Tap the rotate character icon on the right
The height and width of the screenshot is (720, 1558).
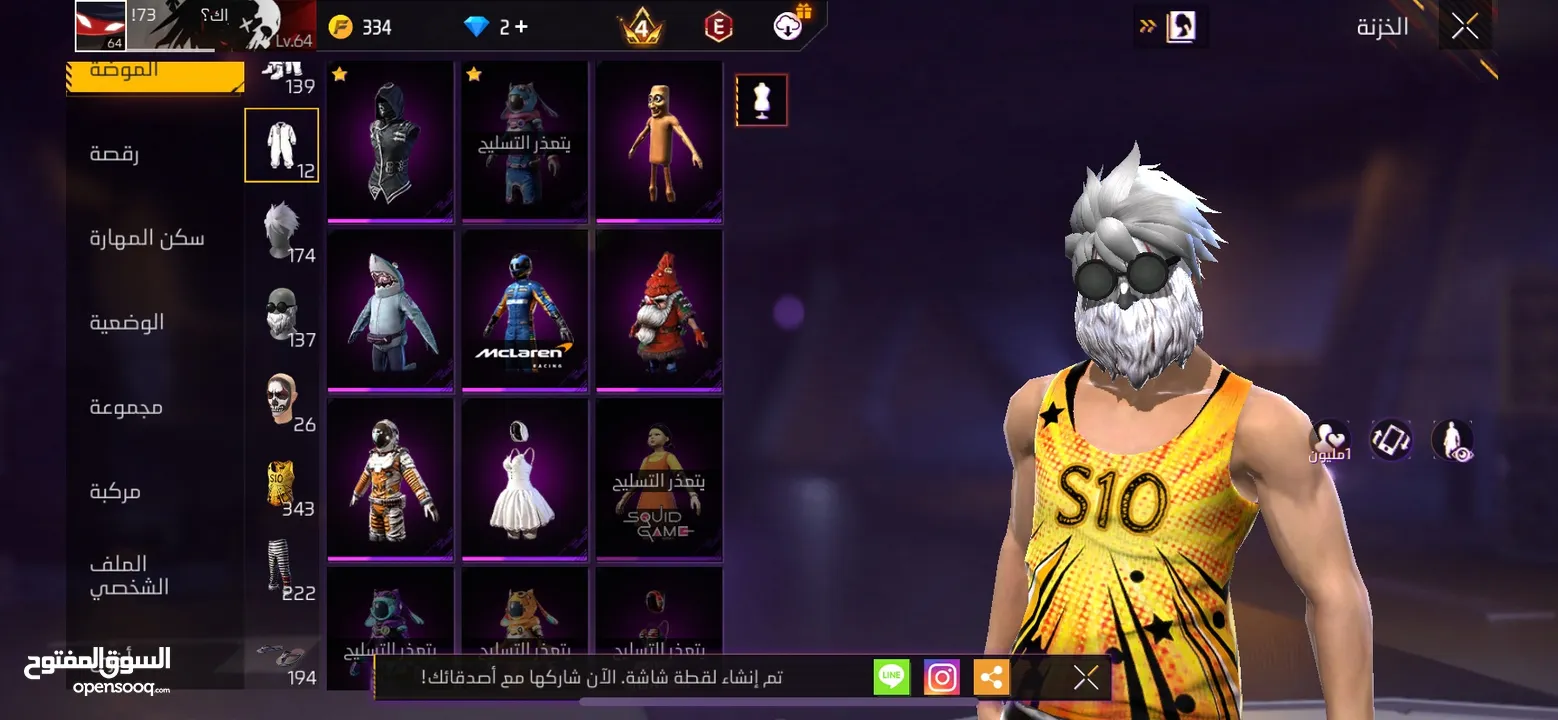(x=1394, y=440)
